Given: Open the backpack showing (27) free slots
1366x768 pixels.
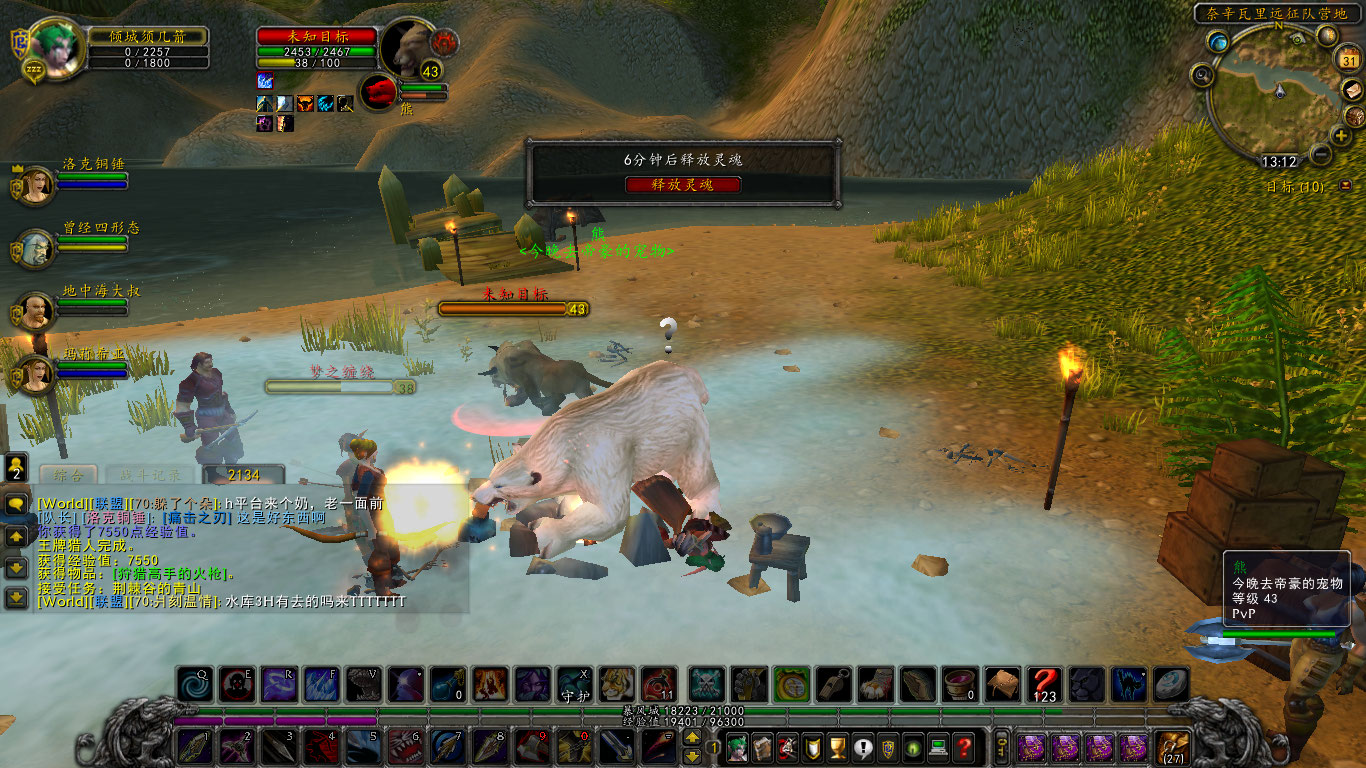Looking at the screenshot, I should click(1171, 748).
